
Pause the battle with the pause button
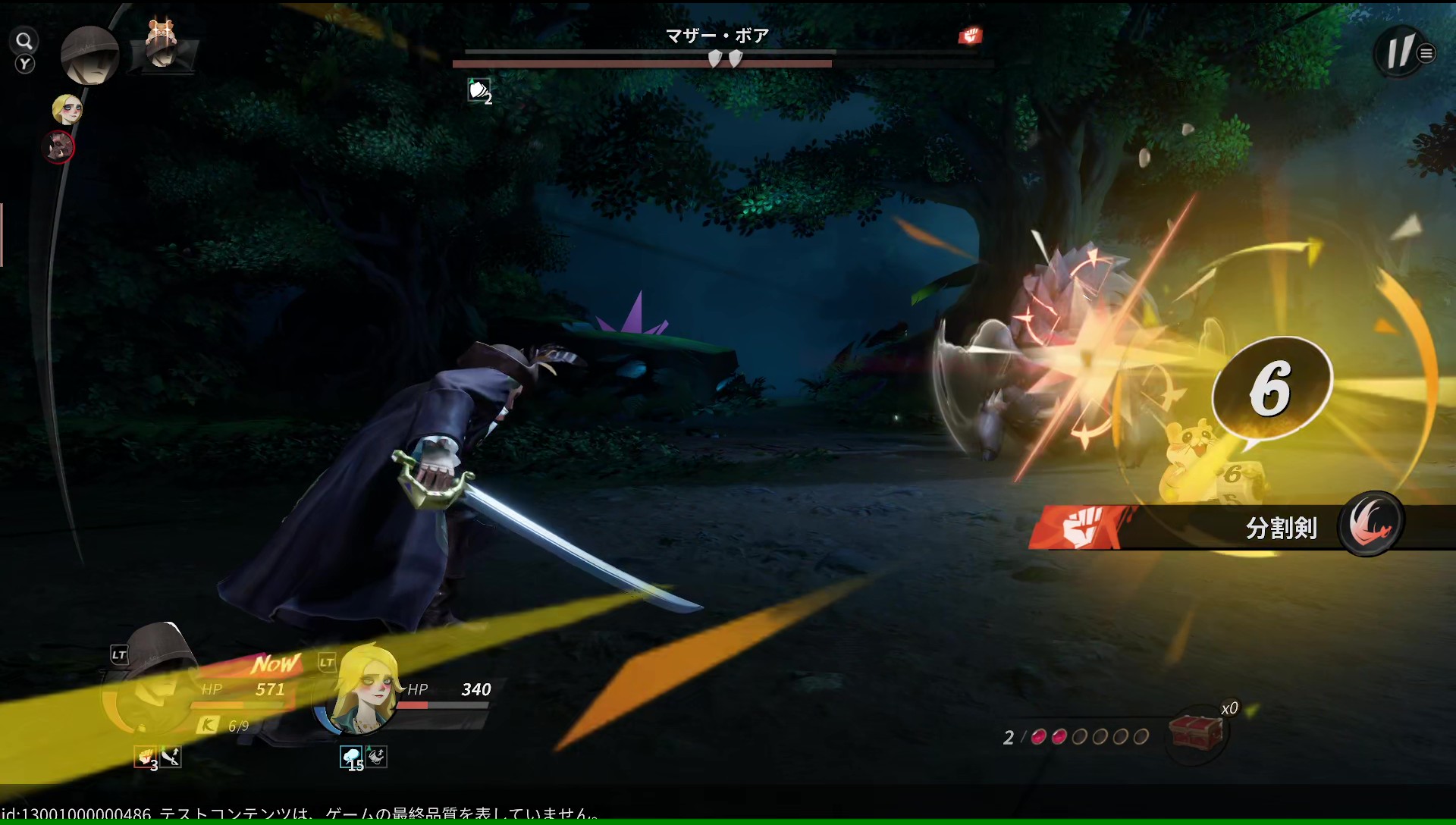(1399, 52)
